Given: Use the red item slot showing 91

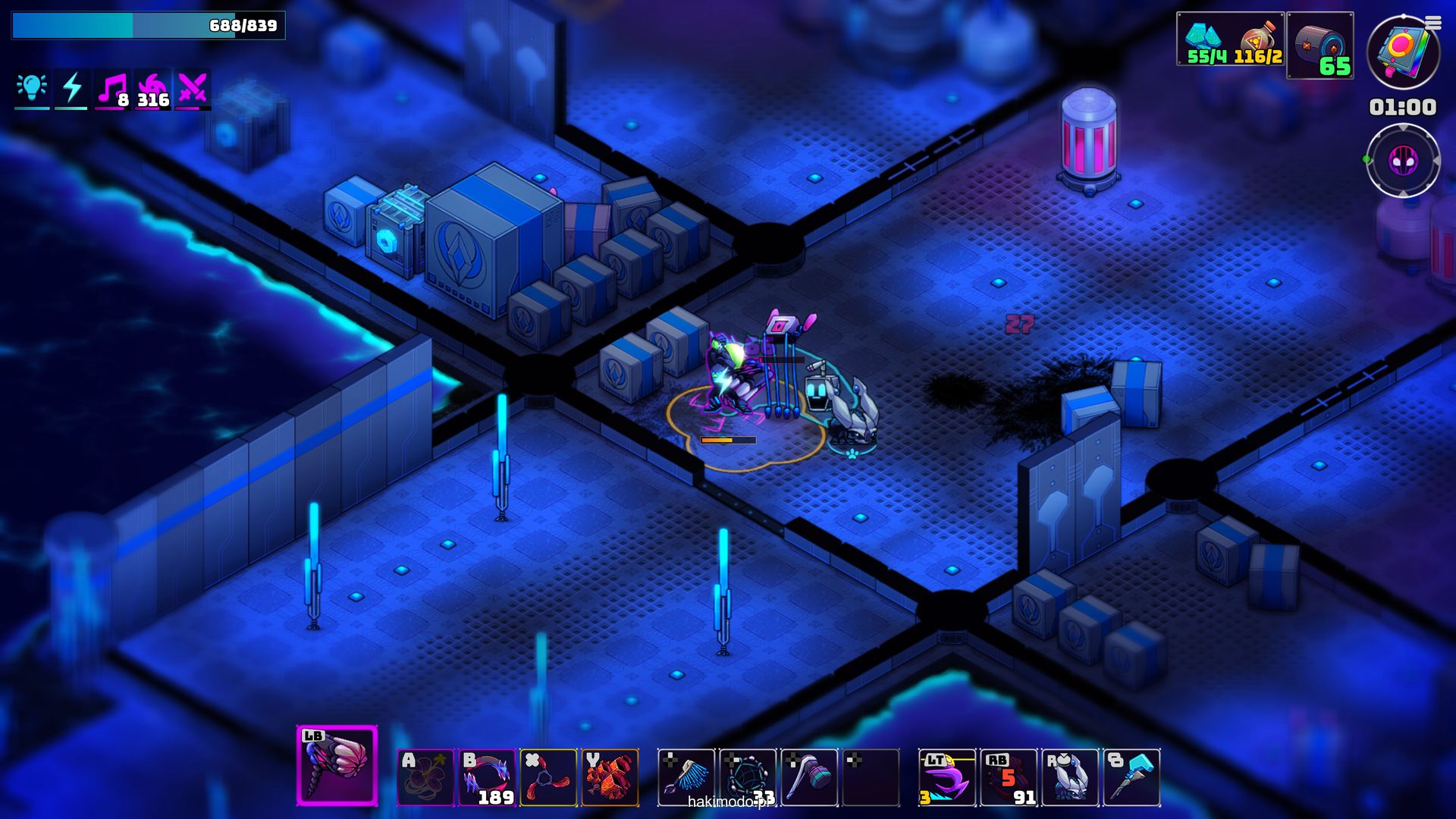Looking at the screenshot, I should tap(1009, 777).
